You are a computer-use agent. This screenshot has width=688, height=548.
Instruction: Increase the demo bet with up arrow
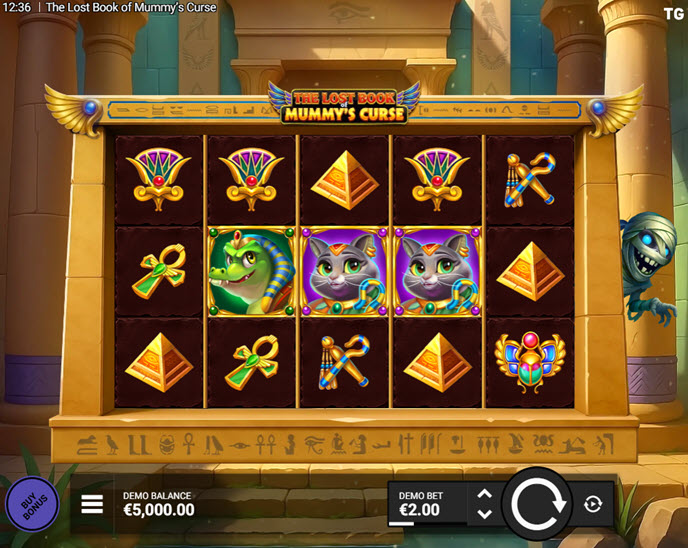(484, 494)
